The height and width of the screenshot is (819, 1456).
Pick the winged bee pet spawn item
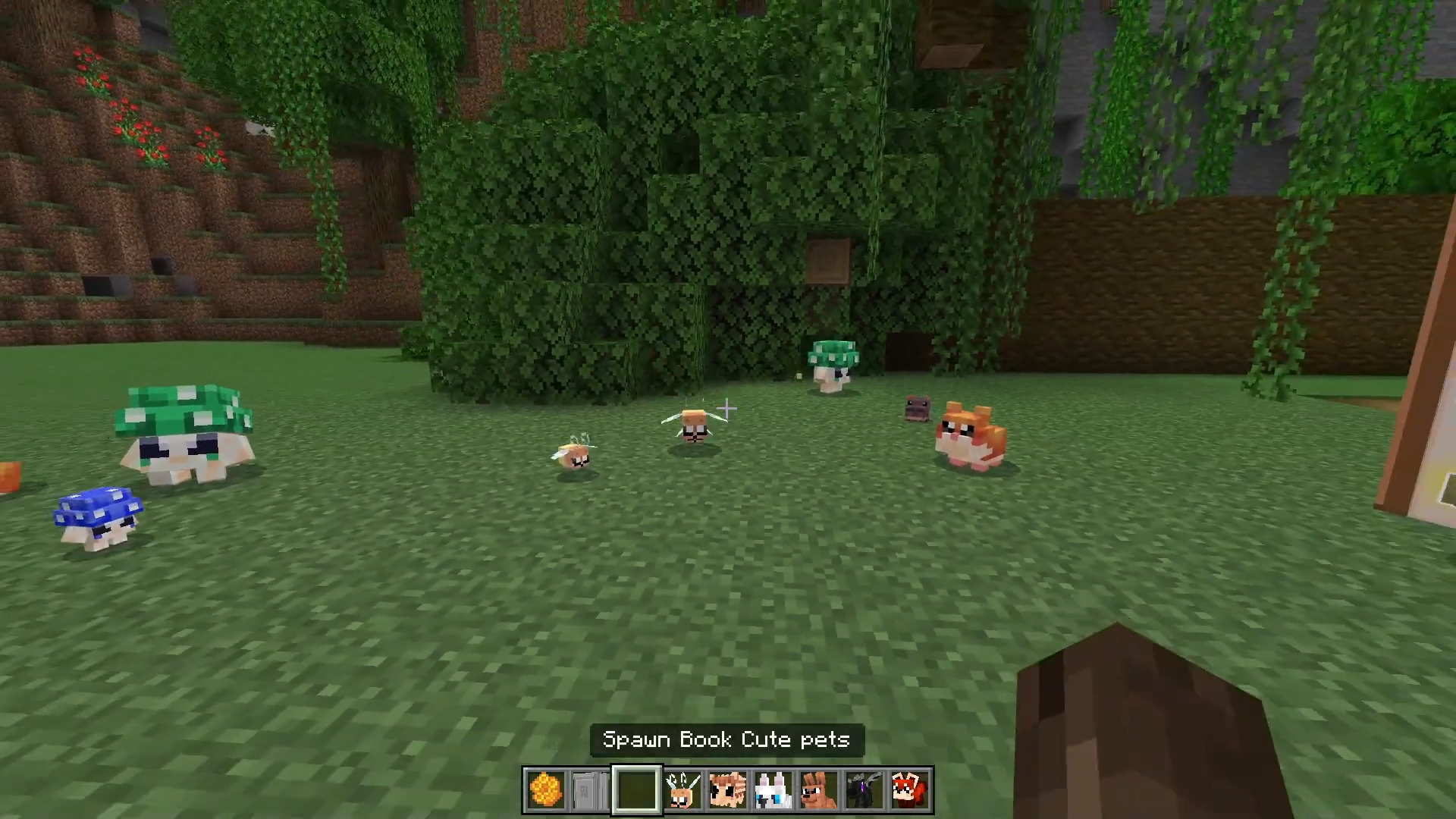(682, 789)
